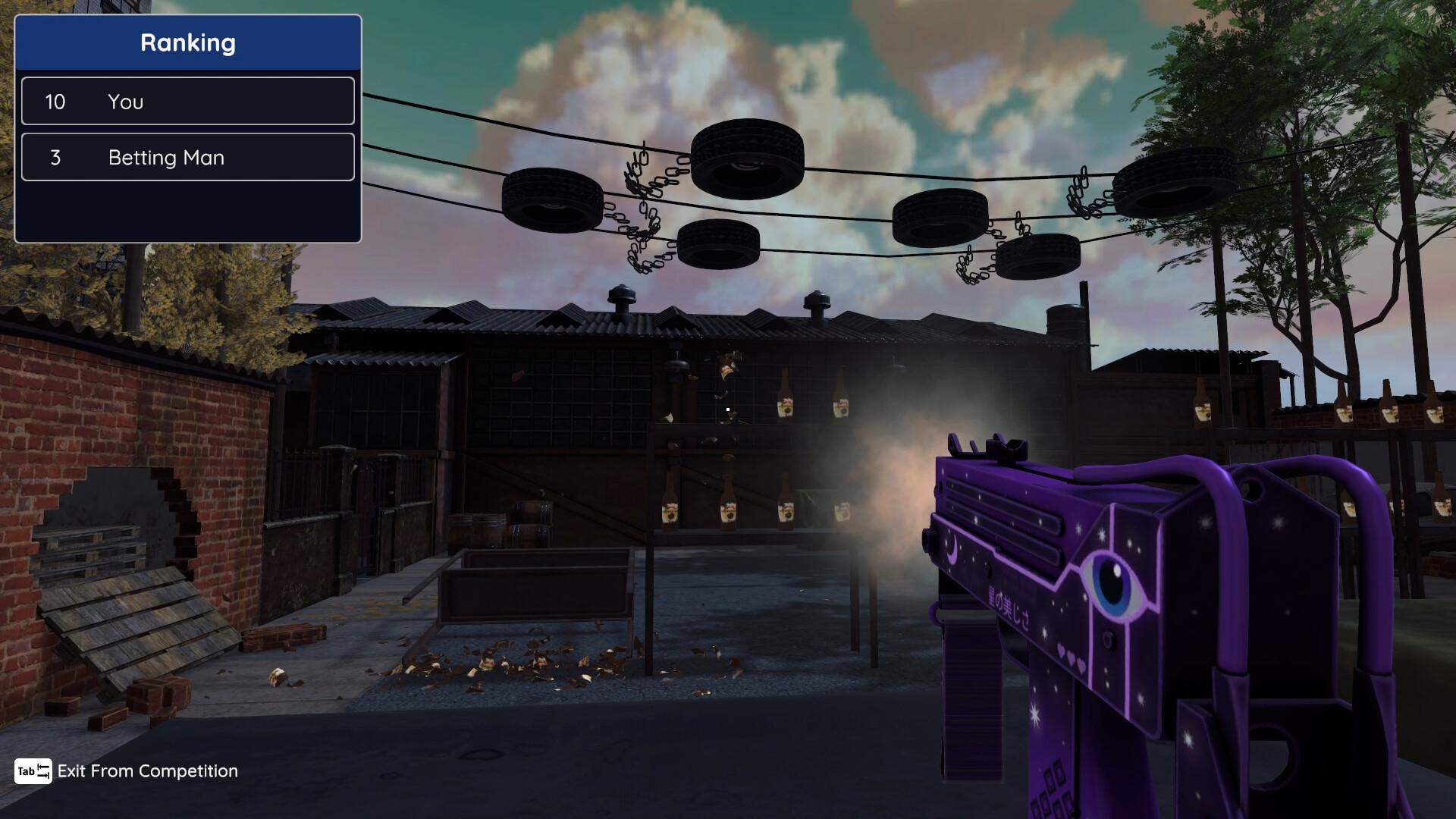The width and height of the screenshot is (1456, 819).
Task: Select the "You" row in the Ranking panel
Action: point(188,101)
